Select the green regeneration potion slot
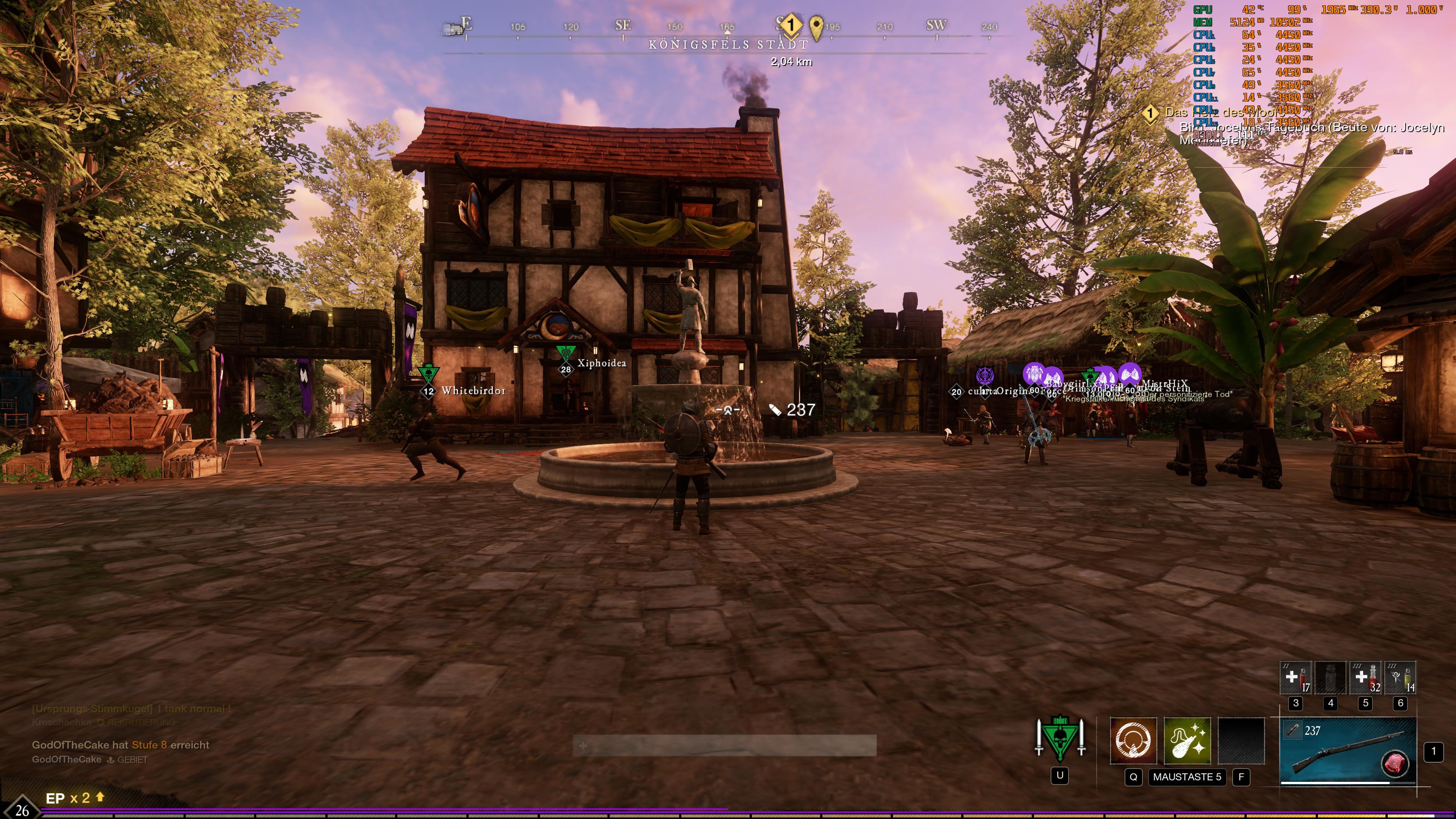 point(1400,678)
